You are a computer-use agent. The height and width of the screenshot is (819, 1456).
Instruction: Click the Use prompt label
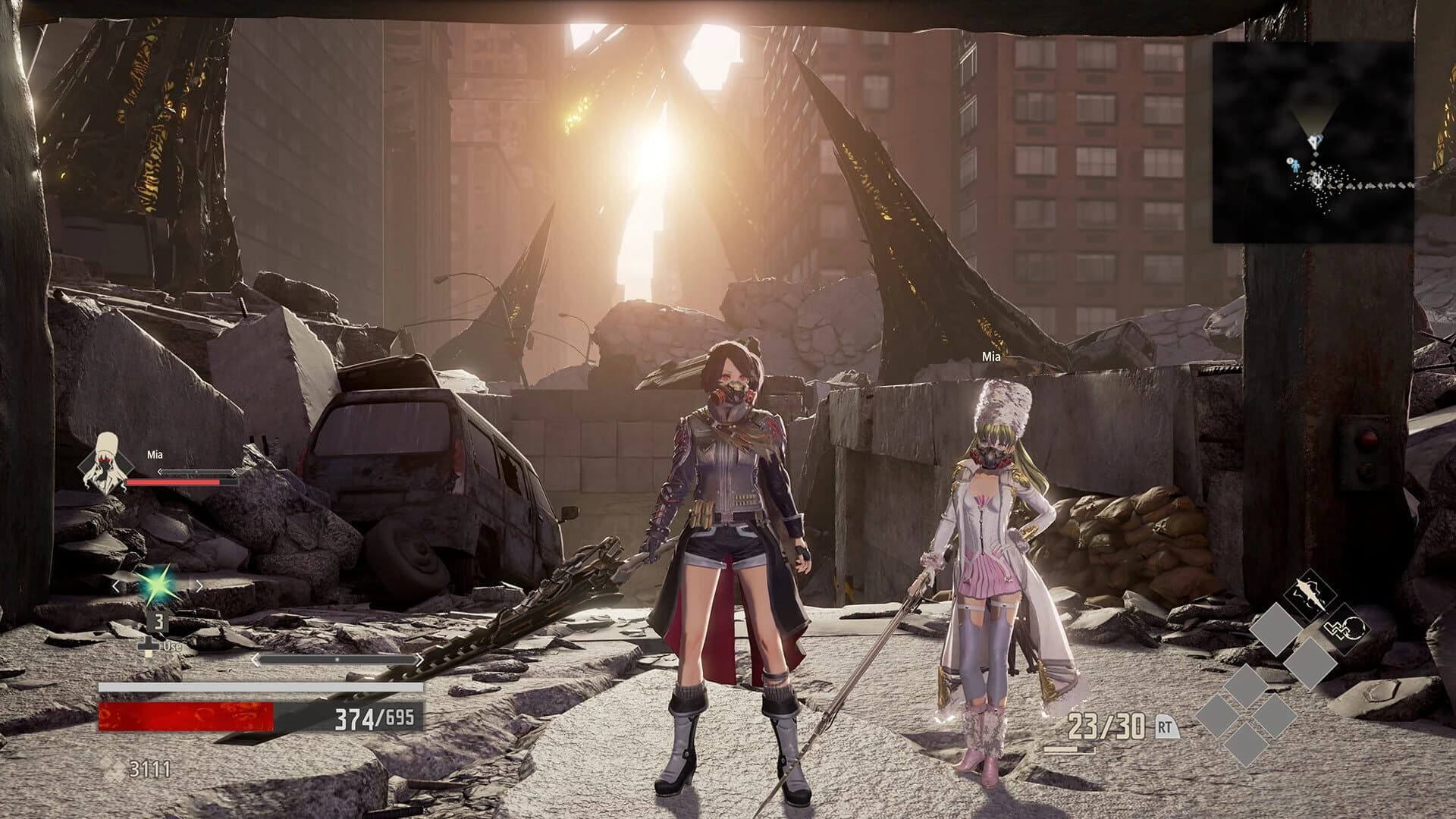pyautogui.click(x=172, y=646)
